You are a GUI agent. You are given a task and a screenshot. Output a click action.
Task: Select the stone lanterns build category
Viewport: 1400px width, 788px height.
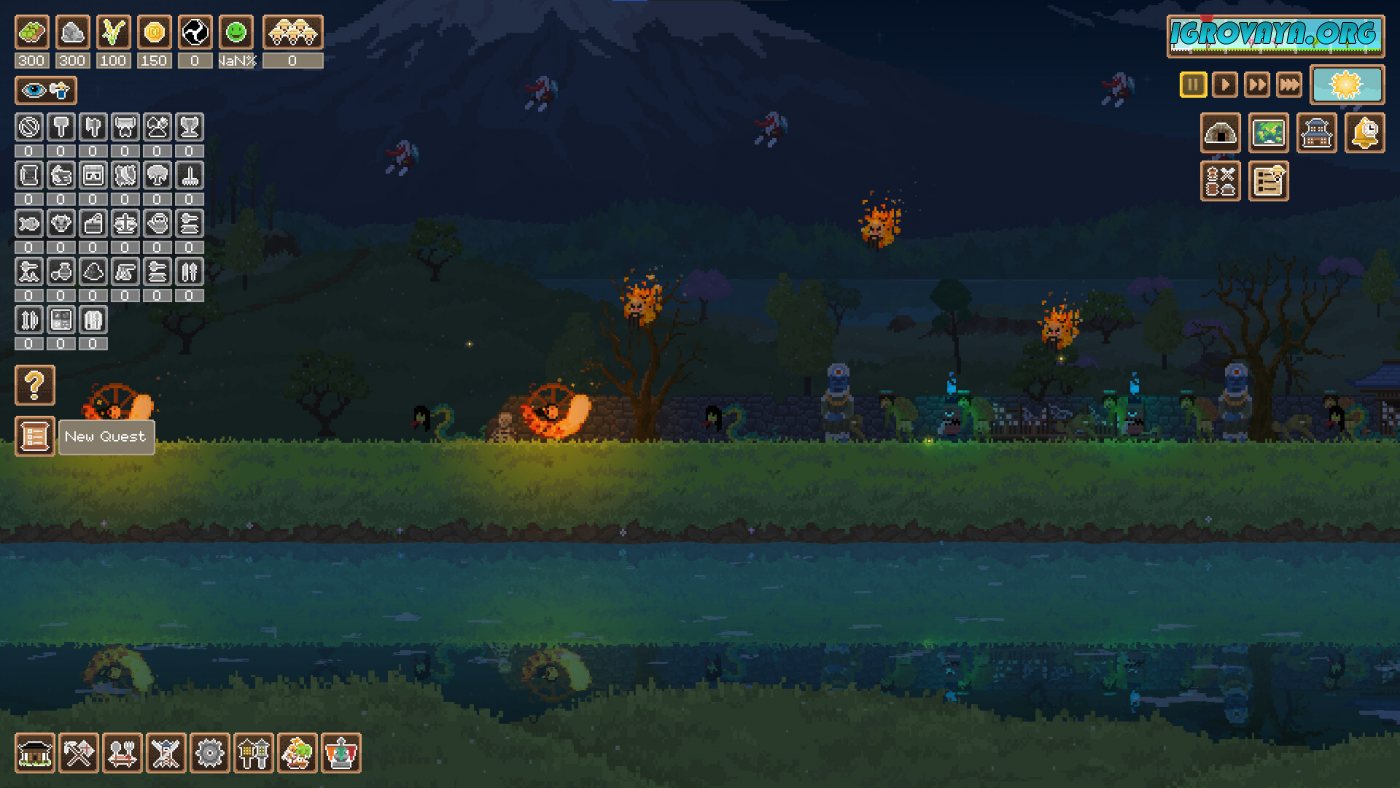coord(254,753)
